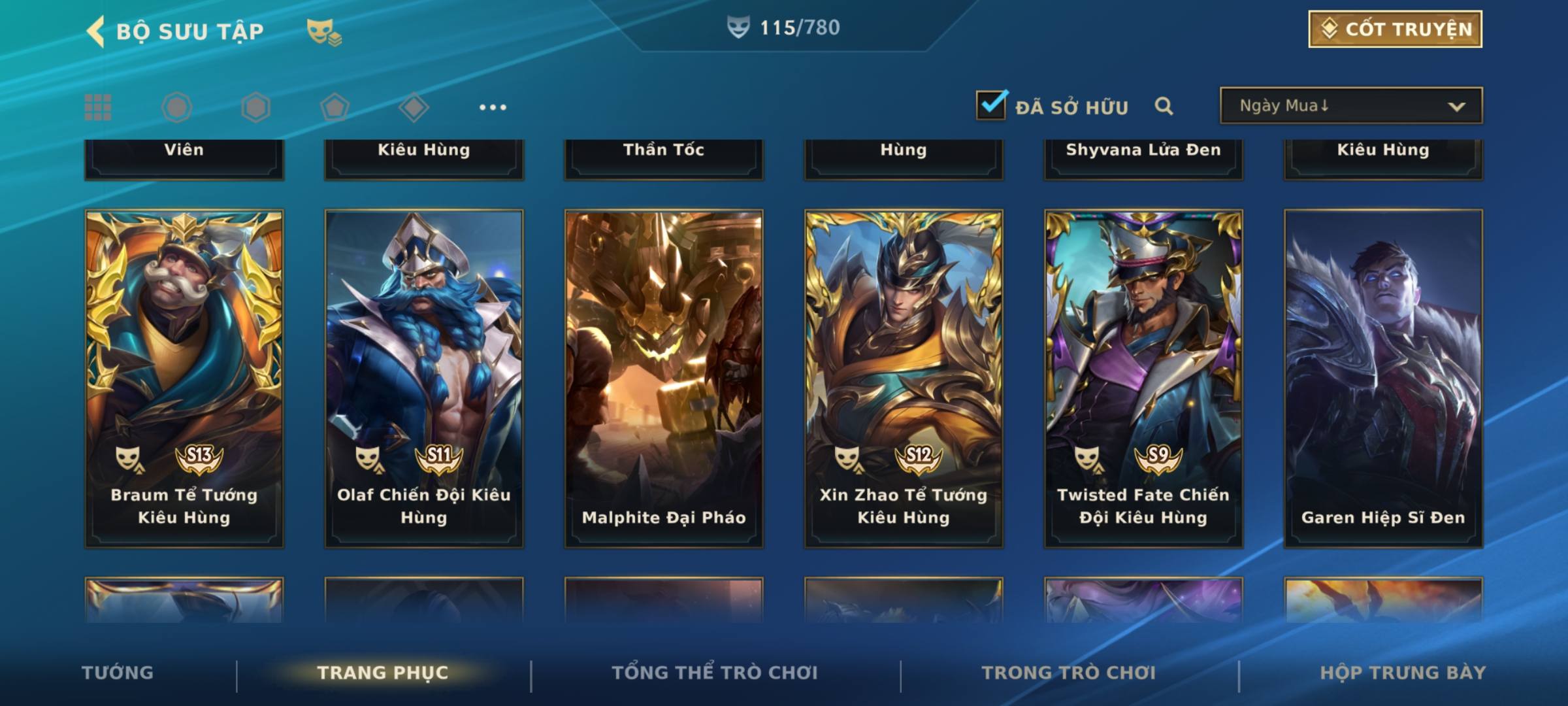Screen dimensions: 1568x706
Task: Click the gold masks and coins icon
Action: click(324, 31)
